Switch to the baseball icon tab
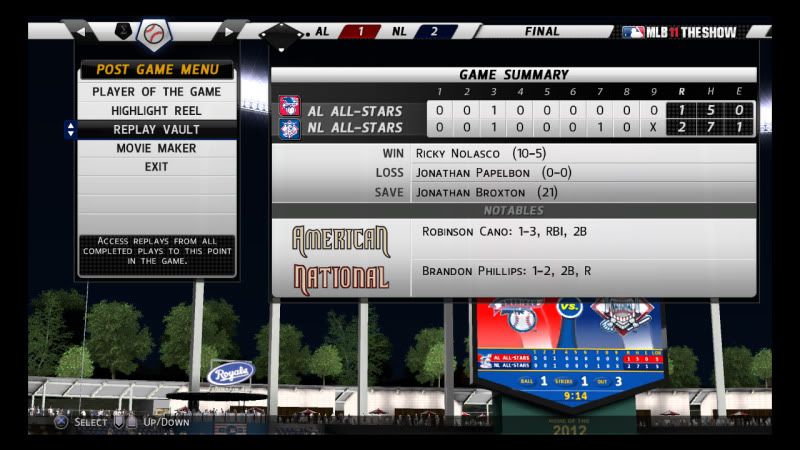The width and height of the screenshot is (800, 450). [x=153, y=34]
